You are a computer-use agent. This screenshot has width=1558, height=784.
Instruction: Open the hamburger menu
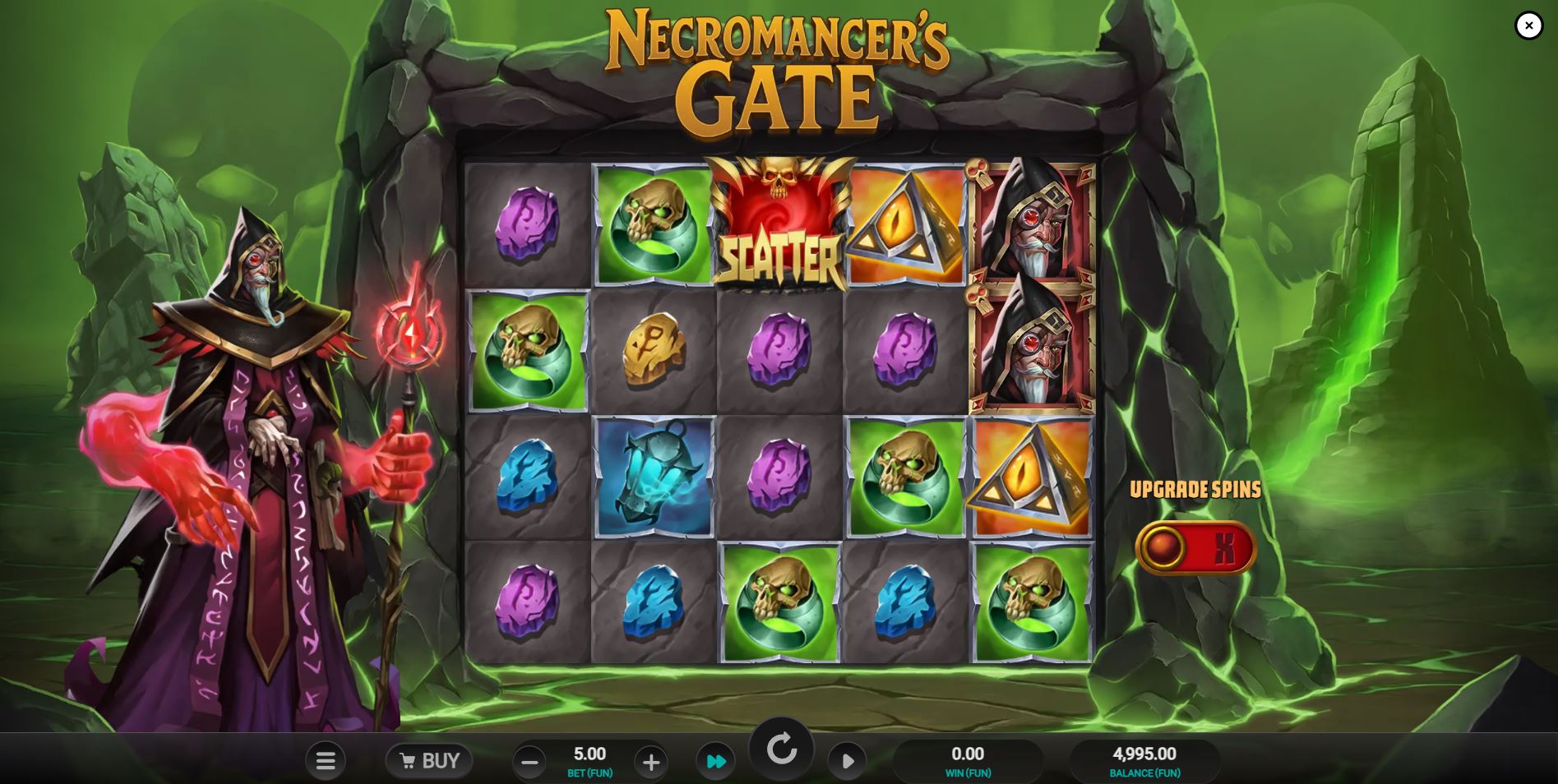326,761
